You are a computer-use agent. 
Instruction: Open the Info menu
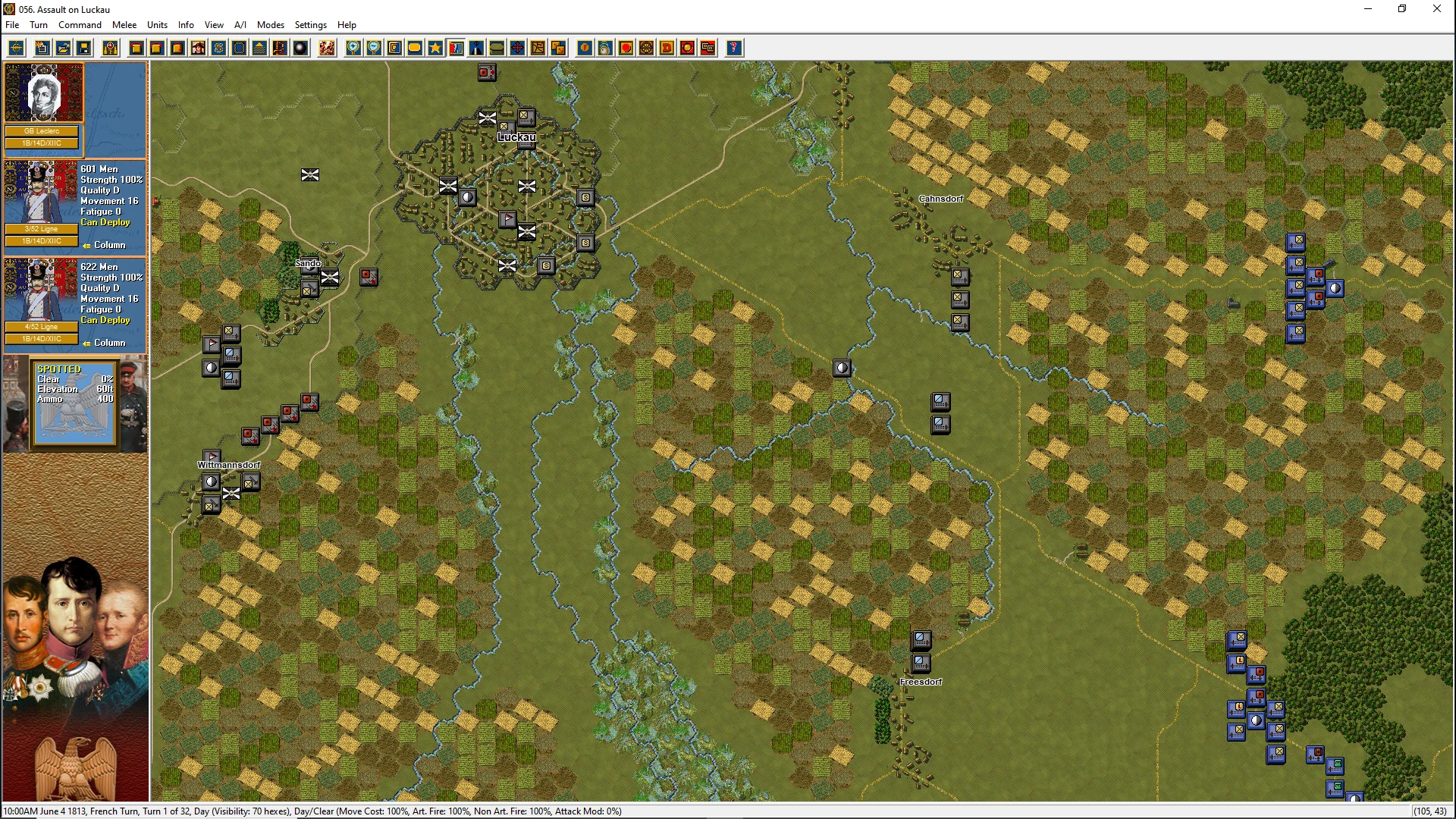tap(186, 25)
